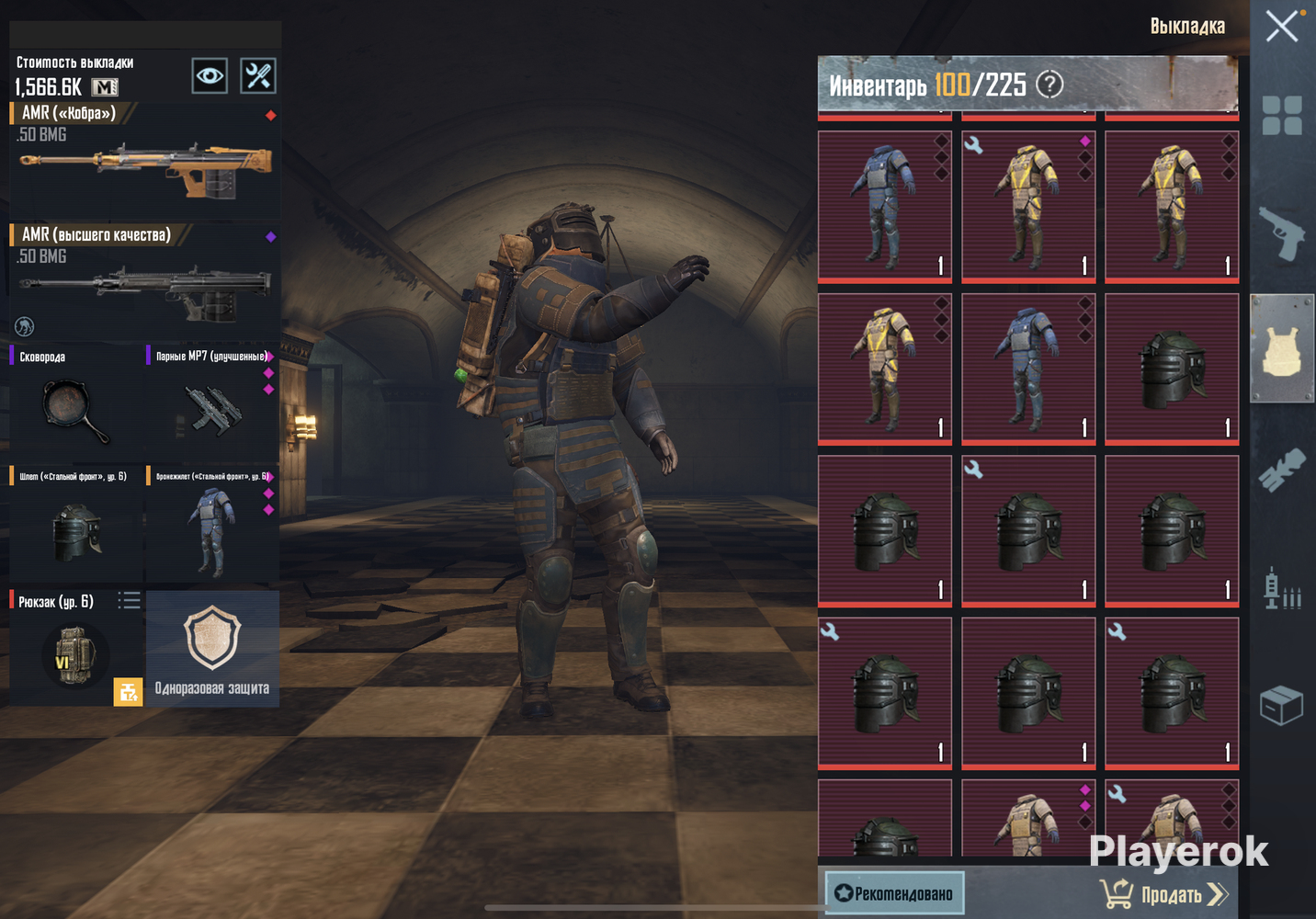This screenshot has height=919, width=1316.
Task: Open the equipped helmet slot
Action: 75,526
